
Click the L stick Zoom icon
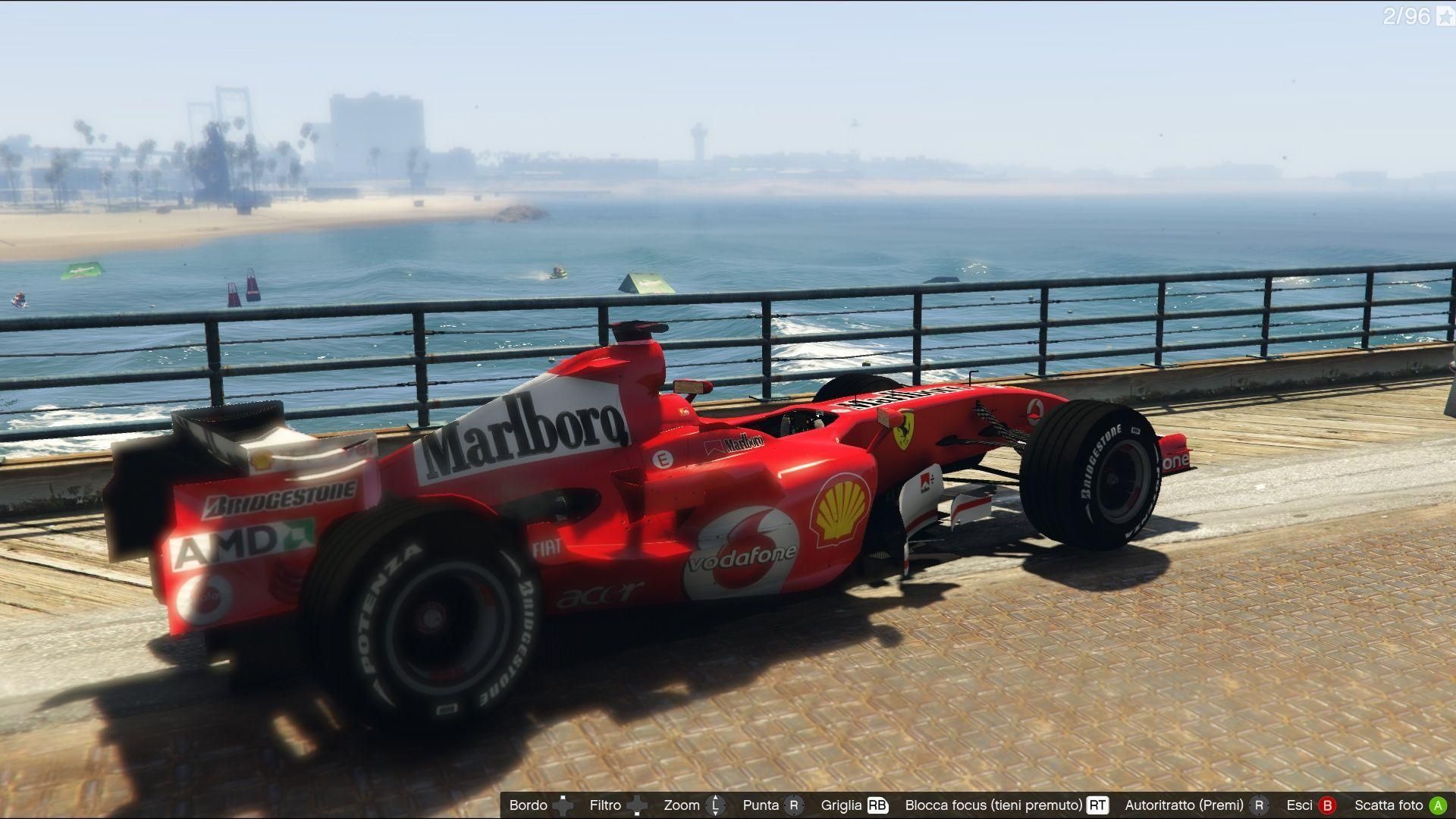[714, 804]
